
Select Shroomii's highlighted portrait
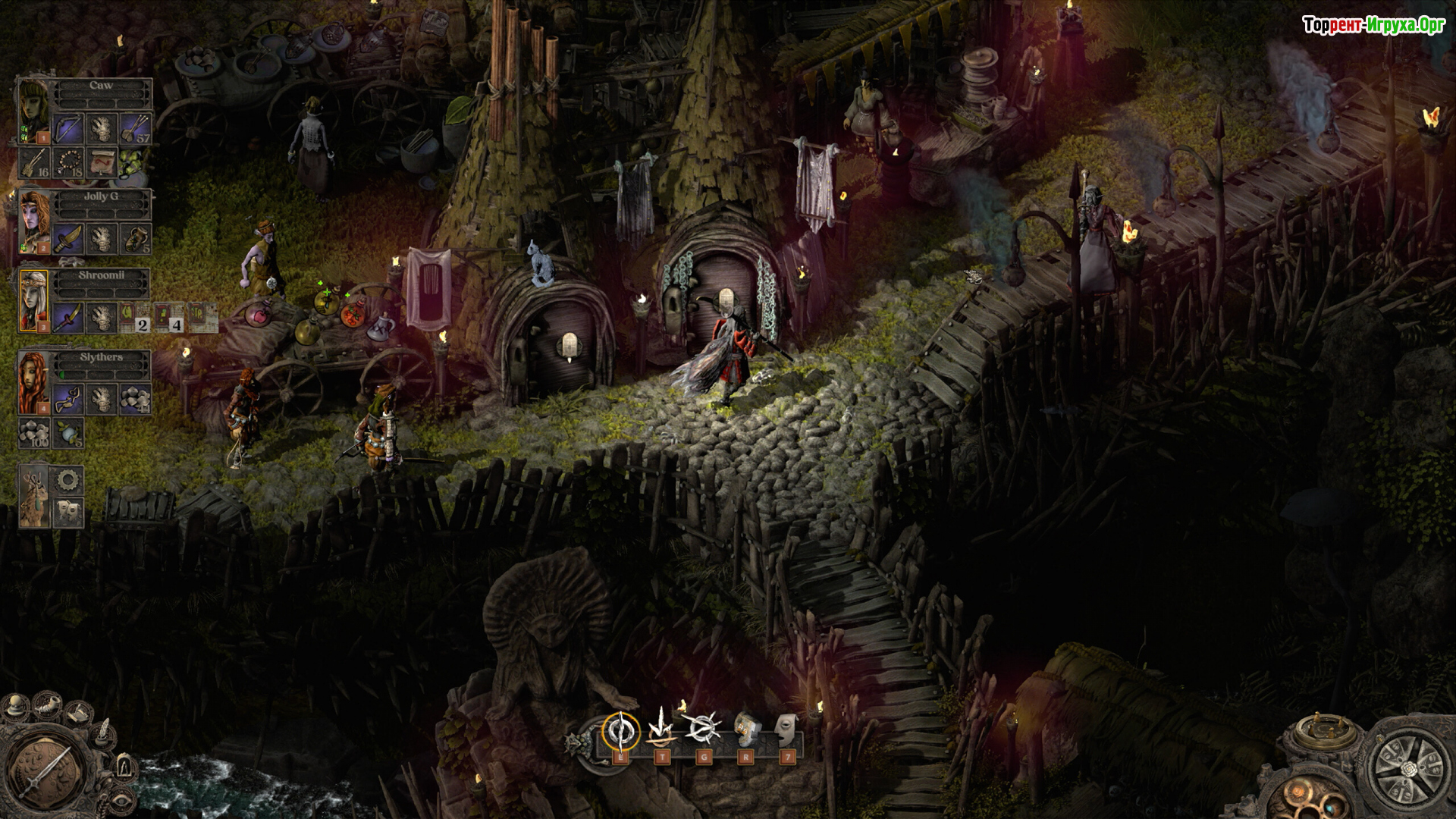pos(34,300)
